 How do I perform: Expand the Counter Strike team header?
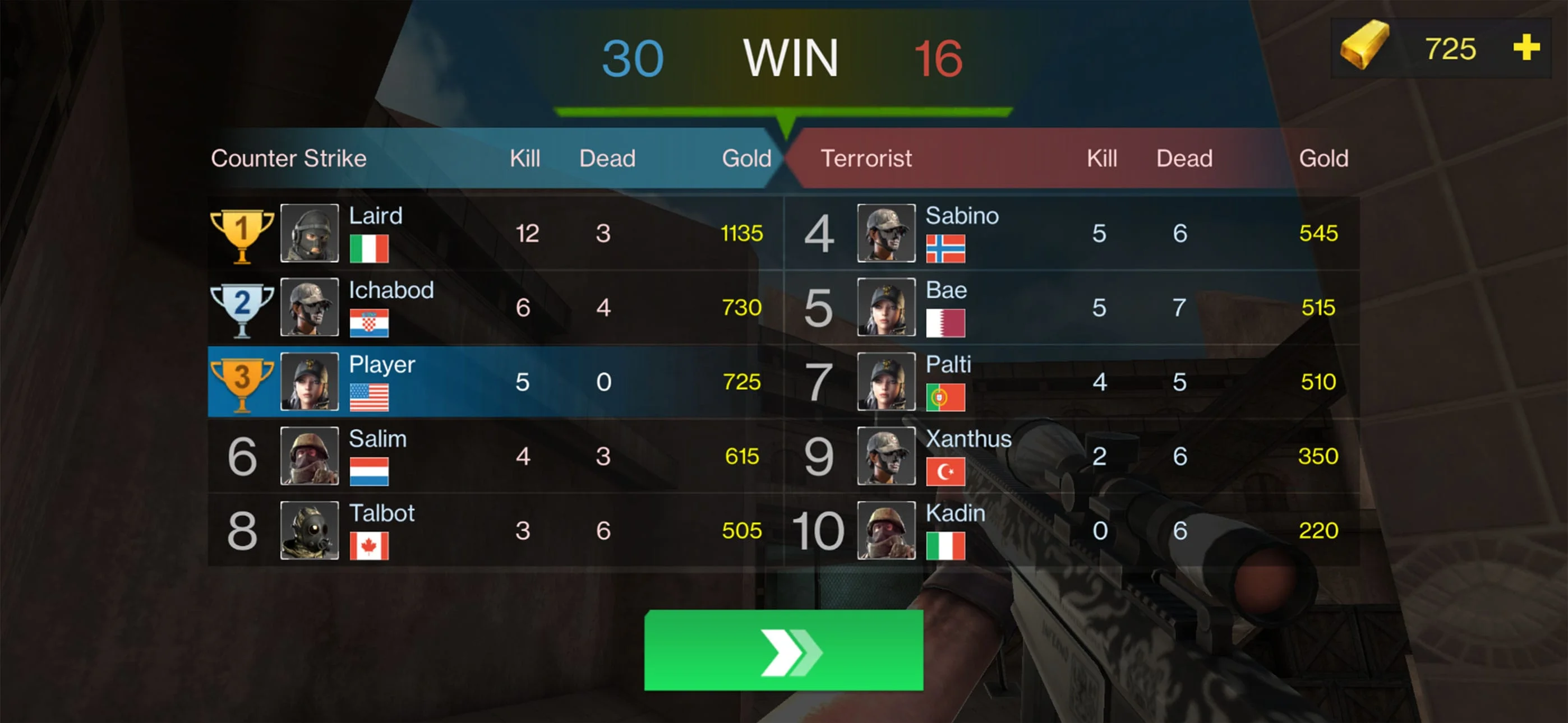tap(288, 157)
